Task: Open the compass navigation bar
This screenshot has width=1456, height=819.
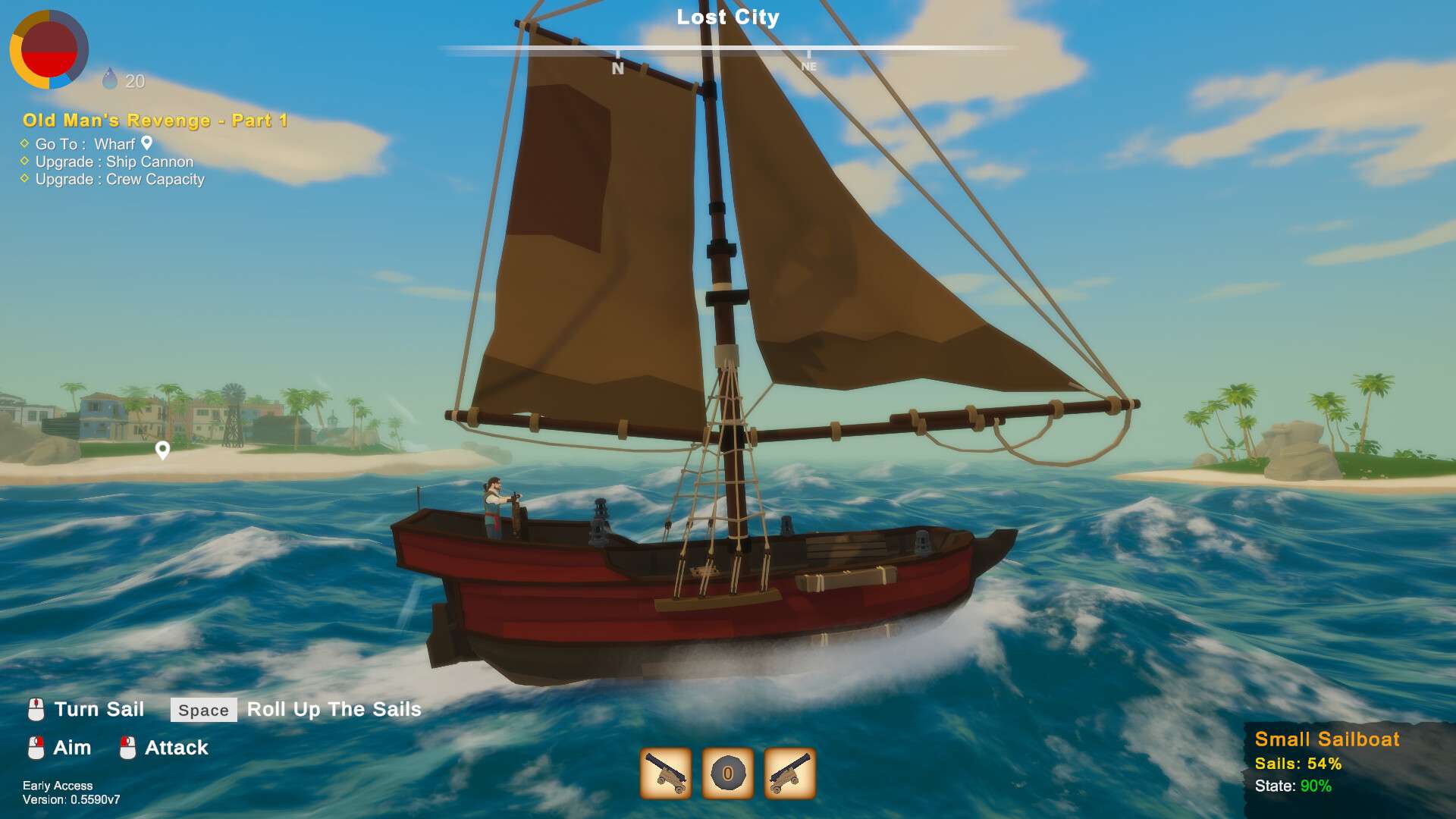Action: point(728,47)
